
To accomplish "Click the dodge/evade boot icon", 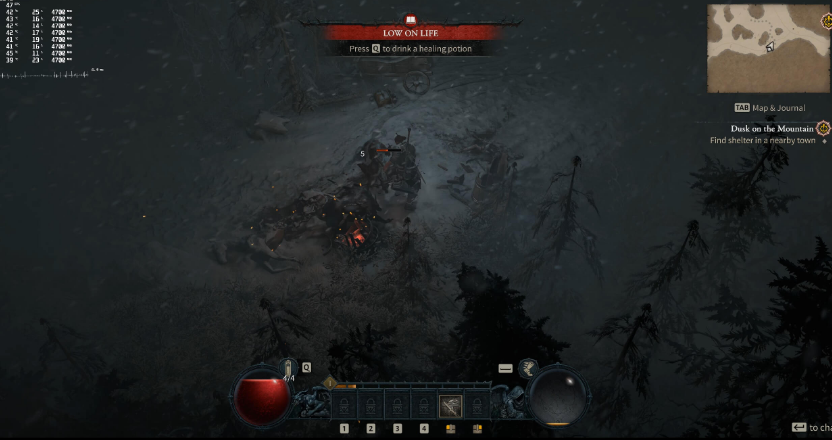I will tap(528, 369).
